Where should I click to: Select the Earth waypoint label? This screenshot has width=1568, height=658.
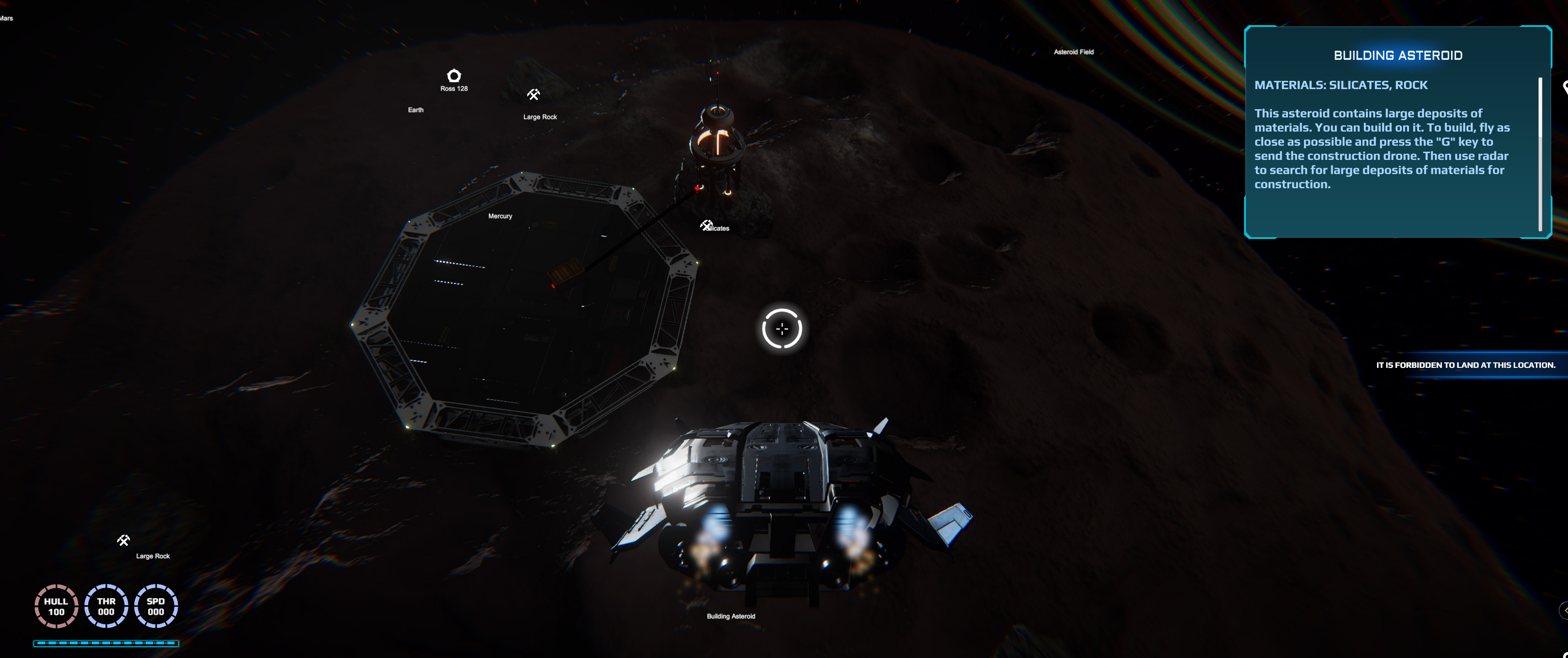pyautogui.click(x=416, y=110)
